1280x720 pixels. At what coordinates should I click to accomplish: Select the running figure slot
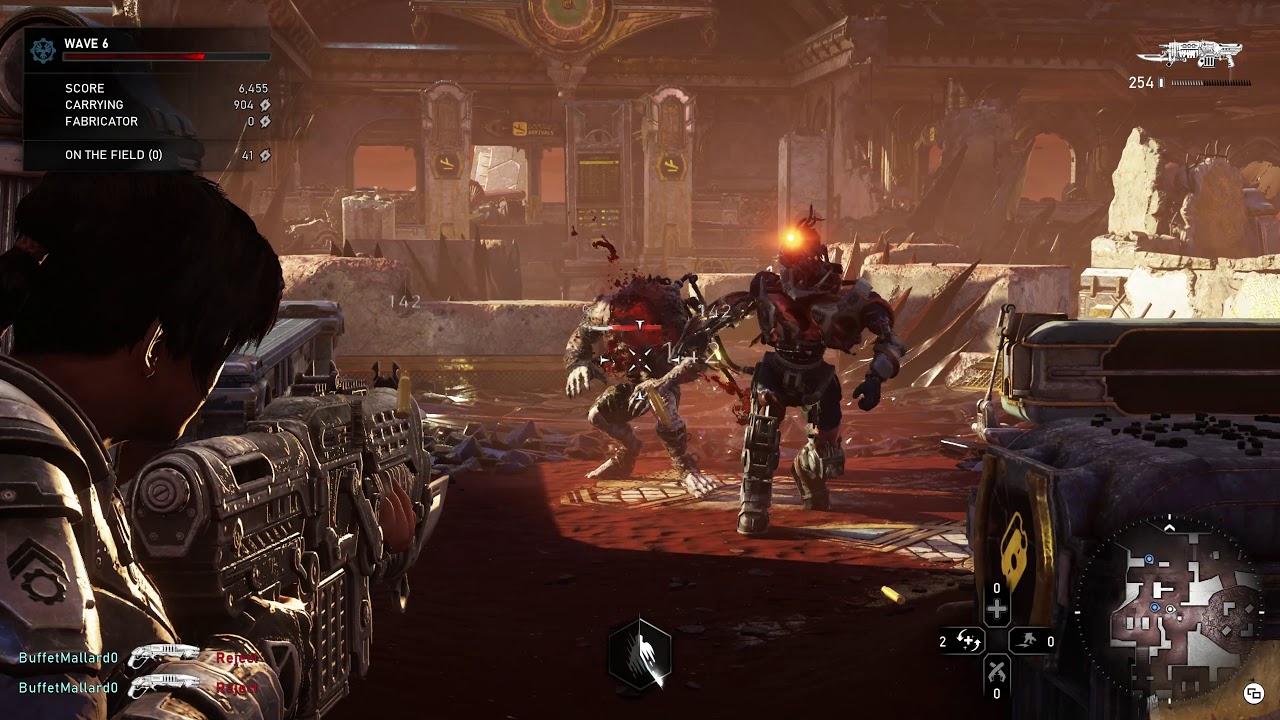click(x=1026, y=641)
